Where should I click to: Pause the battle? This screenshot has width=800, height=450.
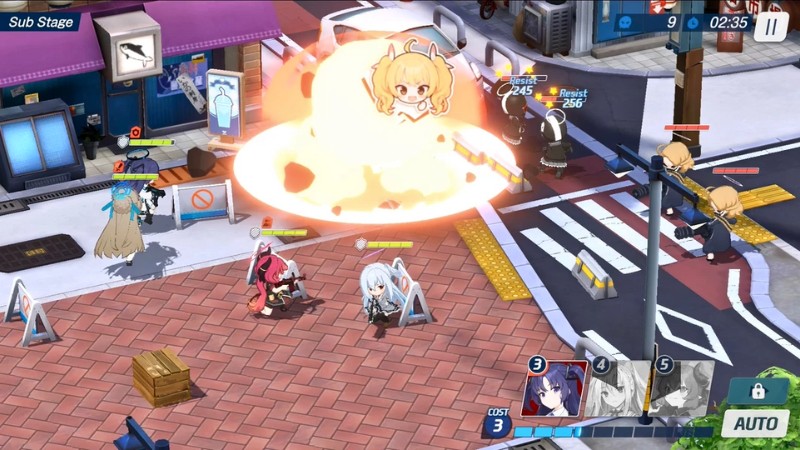[x=770, y=25]
